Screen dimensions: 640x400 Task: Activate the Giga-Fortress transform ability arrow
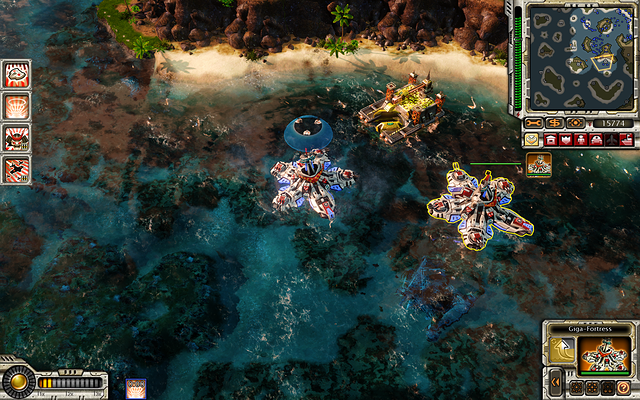(x=560, y=352)
